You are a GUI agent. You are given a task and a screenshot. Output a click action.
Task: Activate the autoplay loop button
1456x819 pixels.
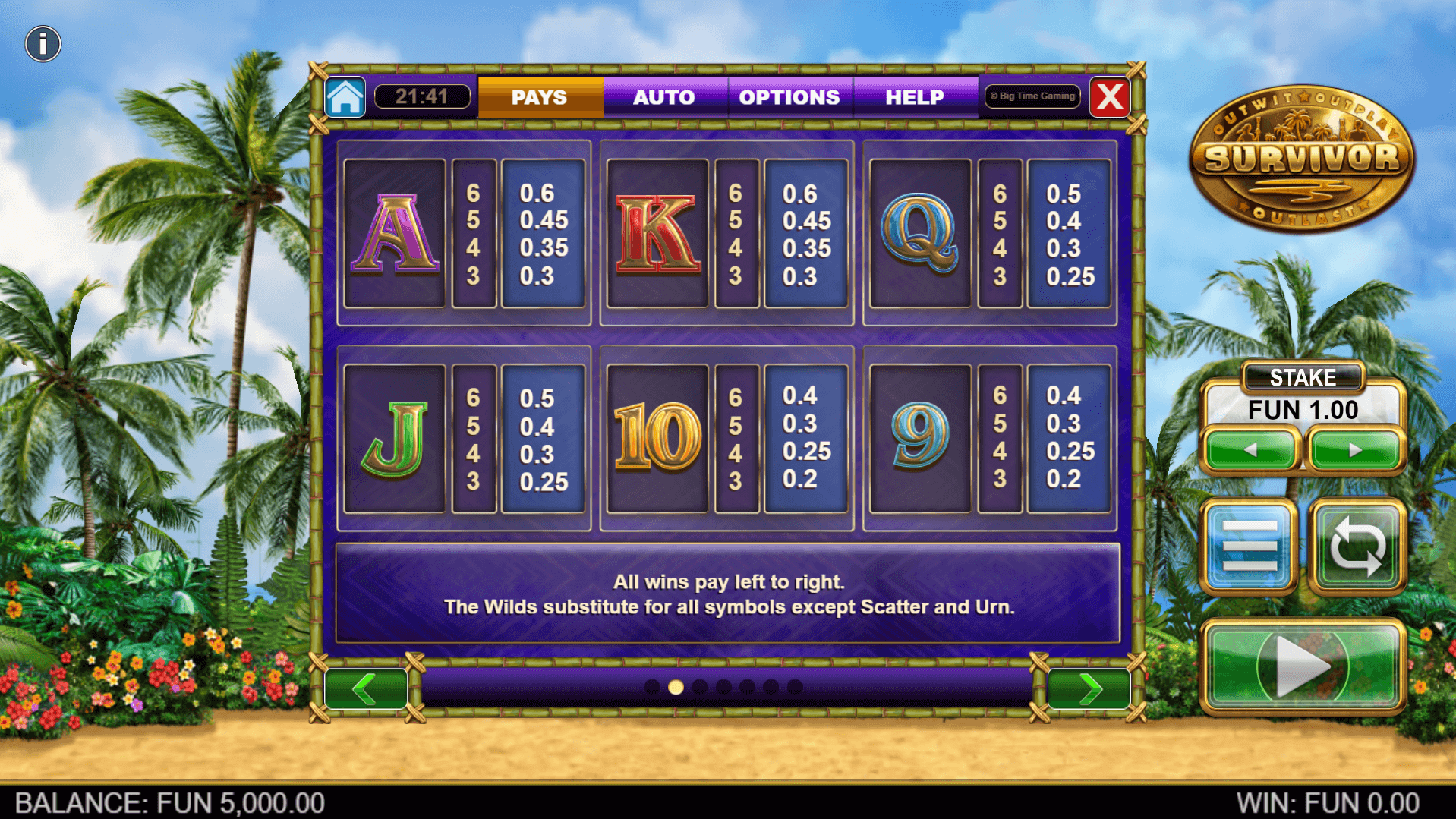1357,546
